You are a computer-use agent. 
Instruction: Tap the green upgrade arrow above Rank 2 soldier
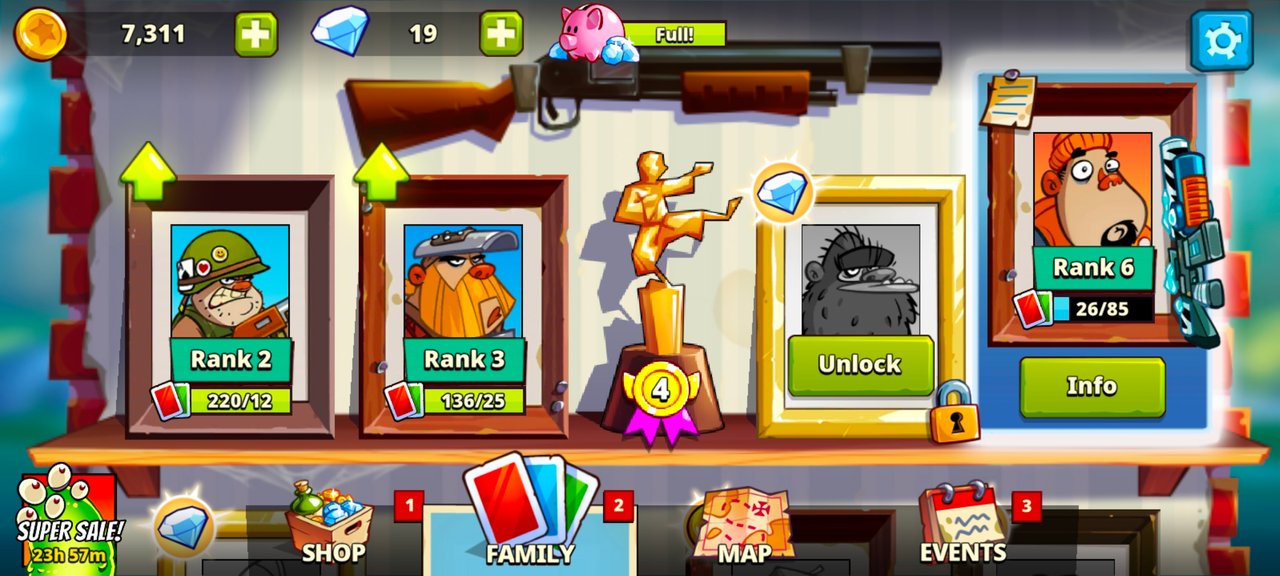[148, 173]
